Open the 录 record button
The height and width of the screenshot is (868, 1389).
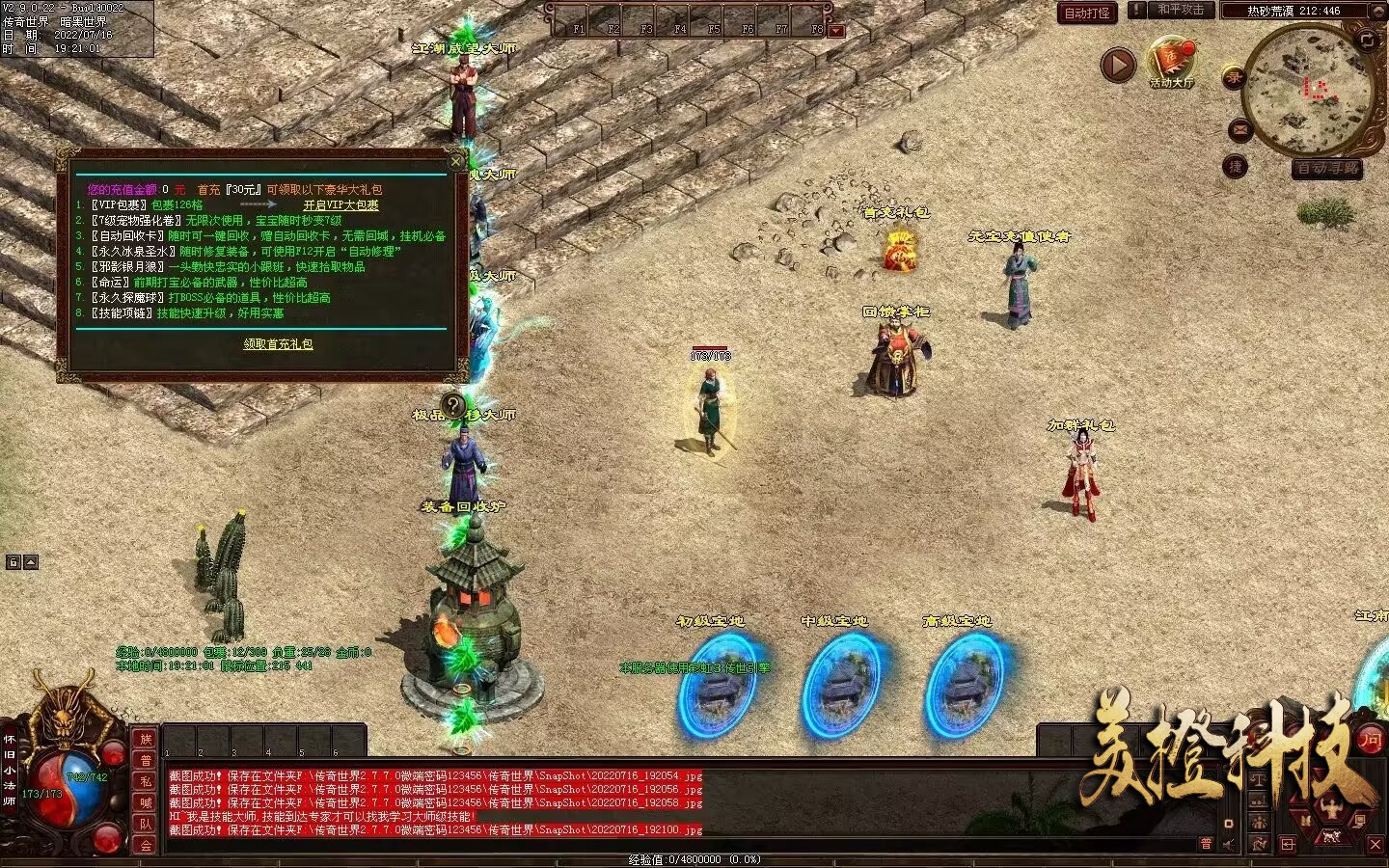click(x=1234, y=78)
